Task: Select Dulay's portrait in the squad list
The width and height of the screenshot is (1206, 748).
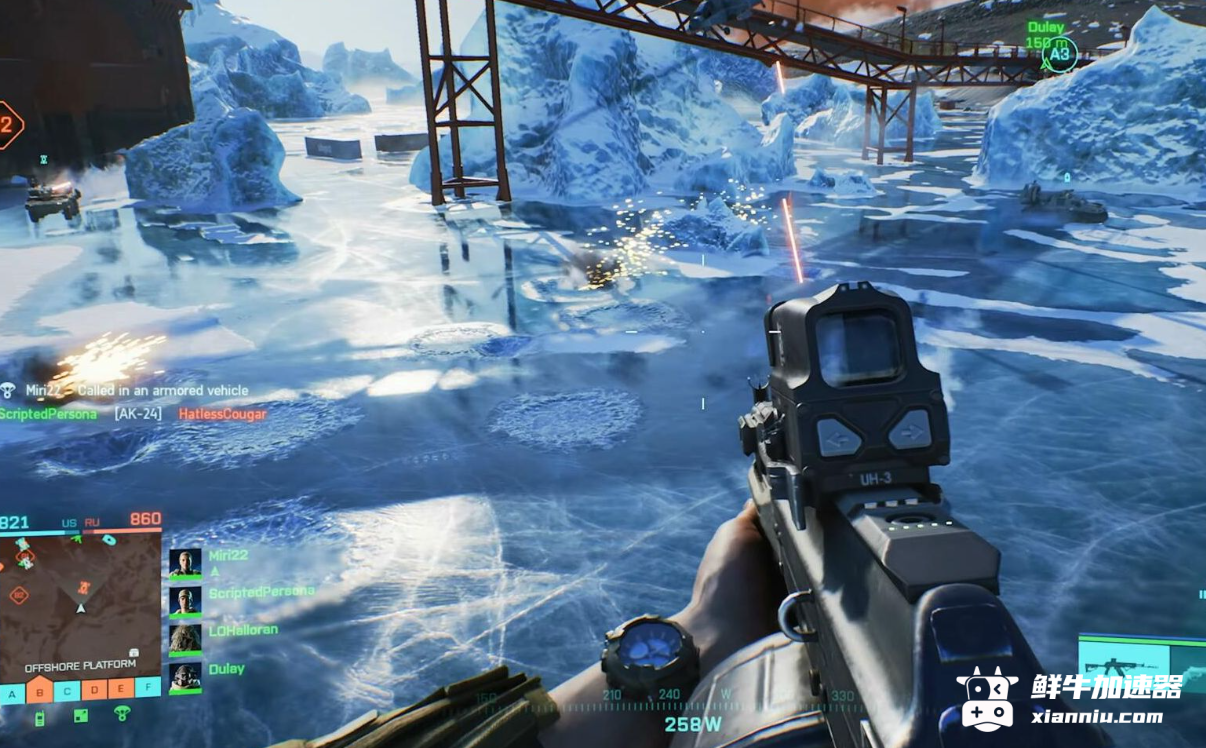Action: pyautogui.click(x=185, y=677)
